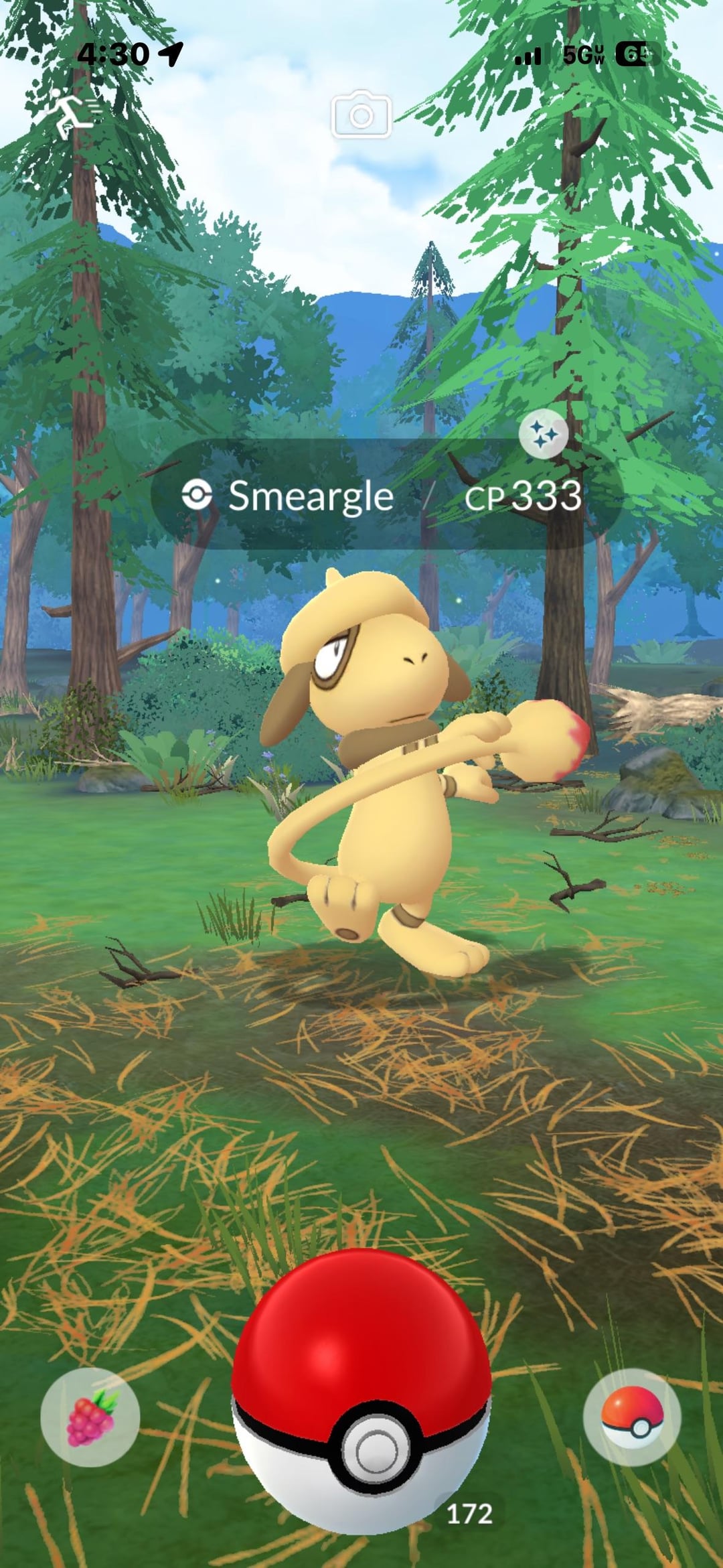Open the camera snapshot mode

pyautogui.click(x=361, y=115)
